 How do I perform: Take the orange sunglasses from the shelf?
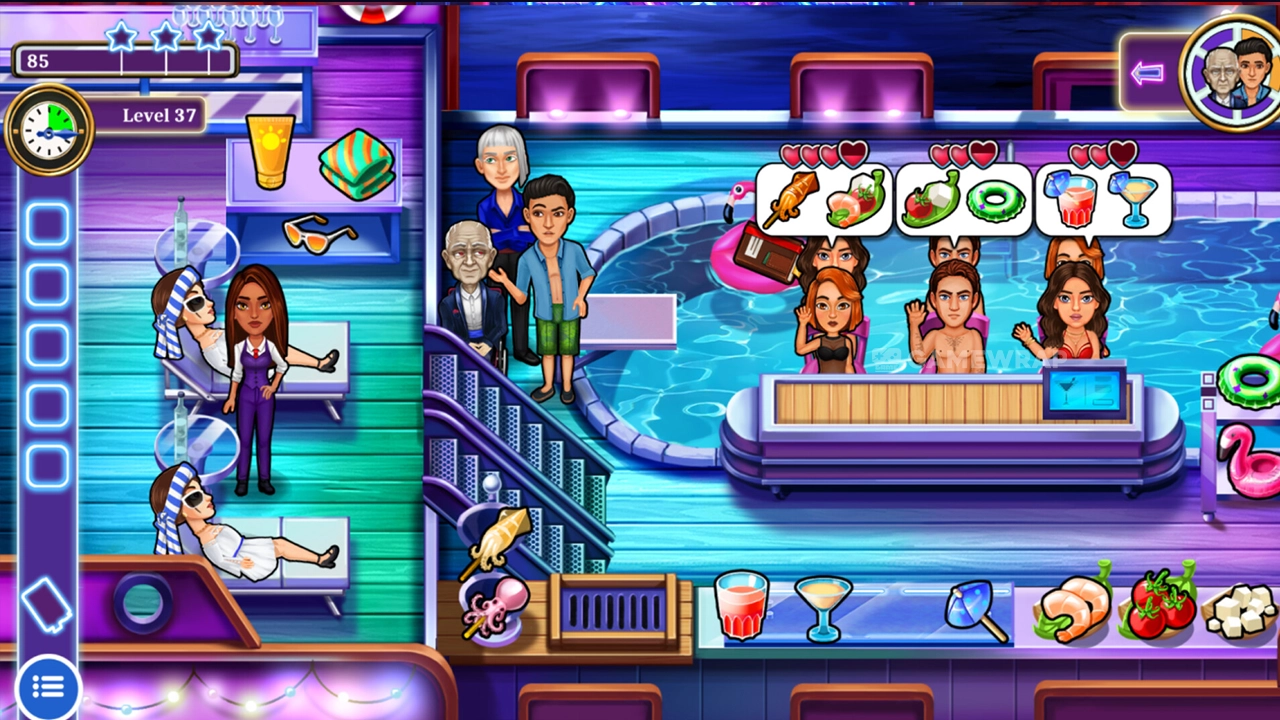pos(319,233)
